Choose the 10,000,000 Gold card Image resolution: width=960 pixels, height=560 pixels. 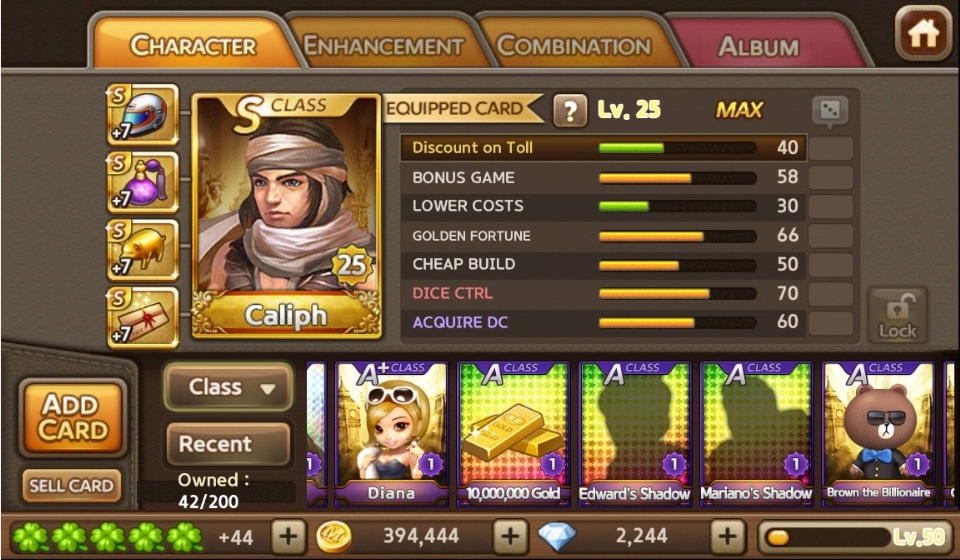click(513, 432)
